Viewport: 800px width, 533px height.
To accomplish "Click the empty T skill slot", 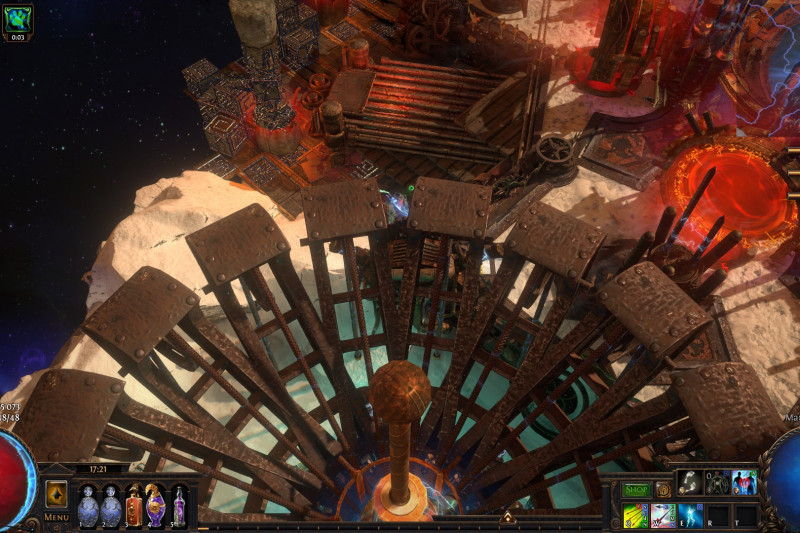I will (744, 515).
